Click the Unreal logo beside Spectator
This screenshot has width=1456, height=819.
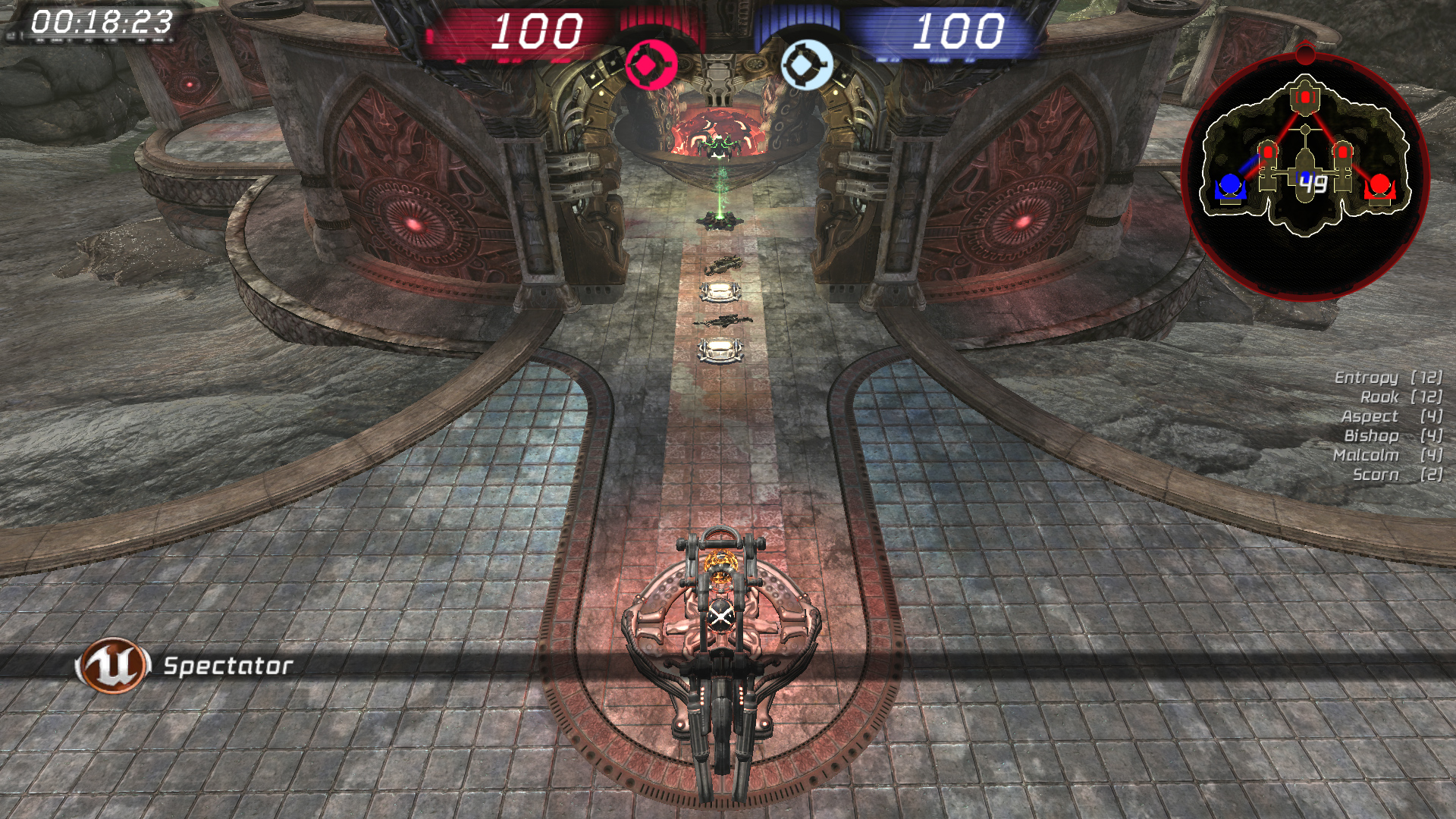point(113,665)
